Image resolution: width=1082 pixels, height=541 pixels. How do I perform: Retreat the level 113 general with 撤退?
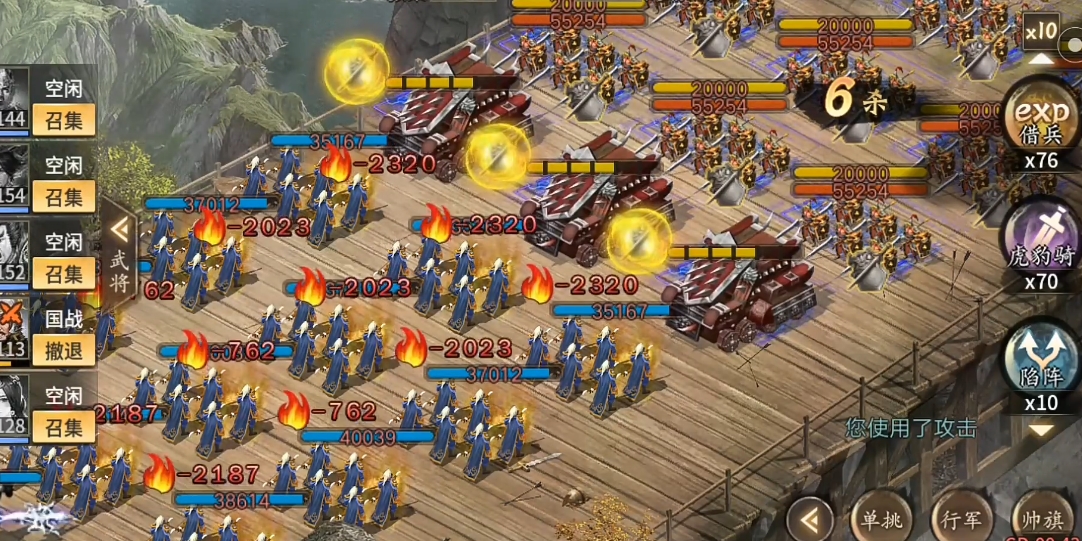64,349
